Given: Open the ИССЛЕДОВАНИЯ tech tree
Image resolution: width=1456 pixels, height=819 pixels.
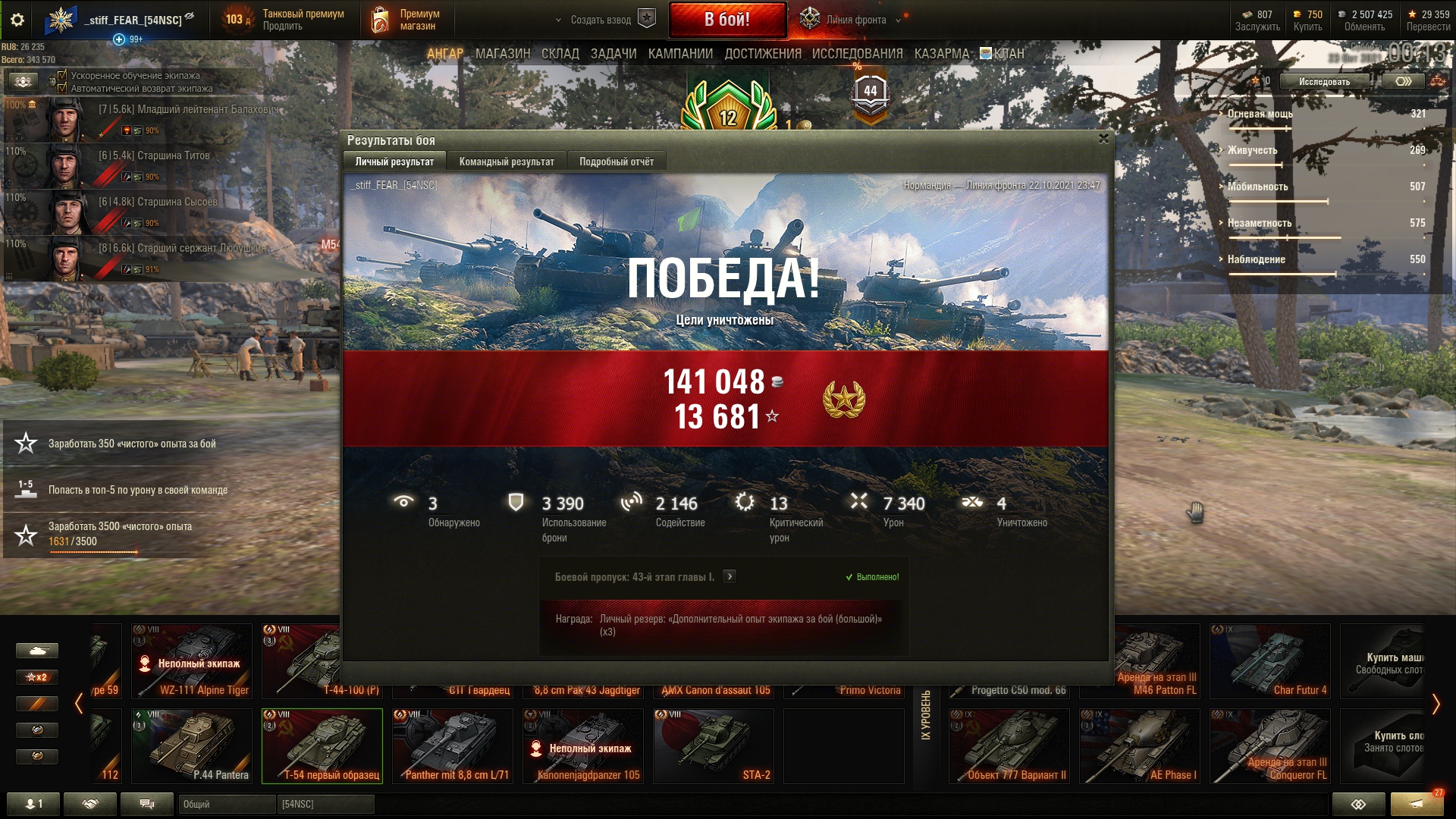Looking at the screenshot, I should tap(857, 54).
